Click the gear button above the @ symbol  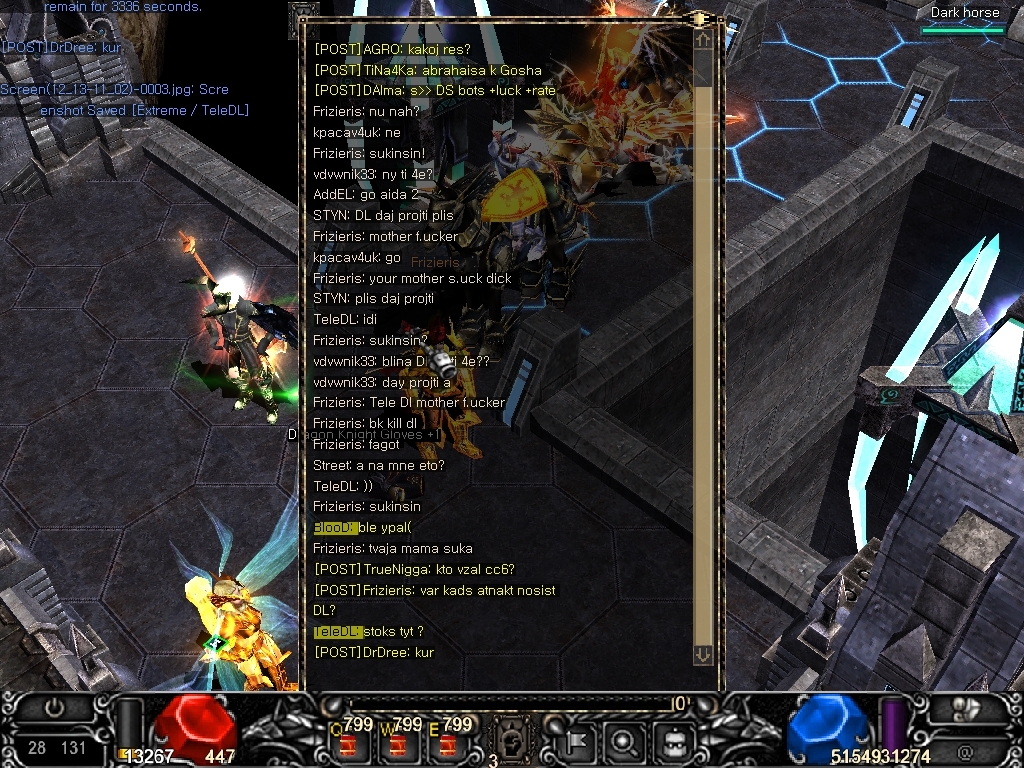point(965,707)
